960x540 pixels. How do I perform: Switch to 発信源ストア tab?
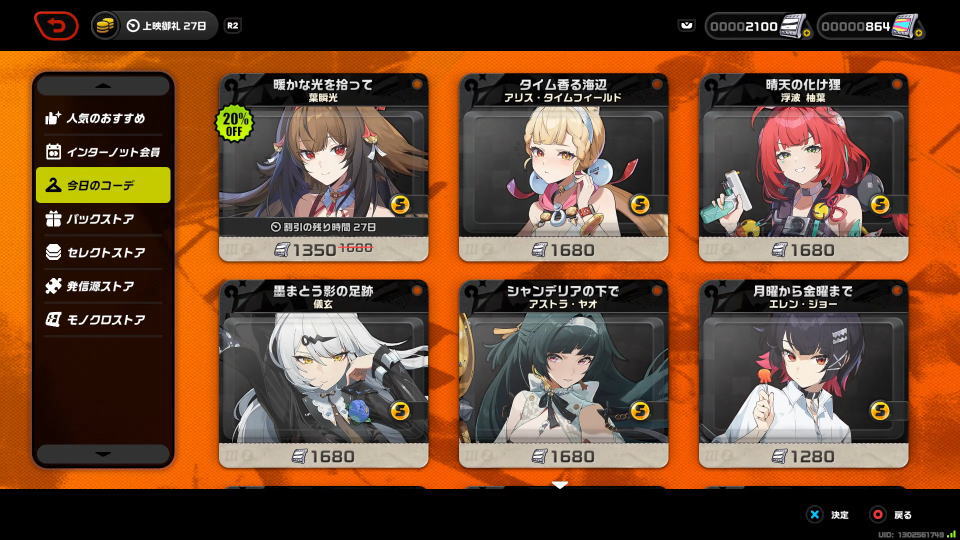coord(103,286)
